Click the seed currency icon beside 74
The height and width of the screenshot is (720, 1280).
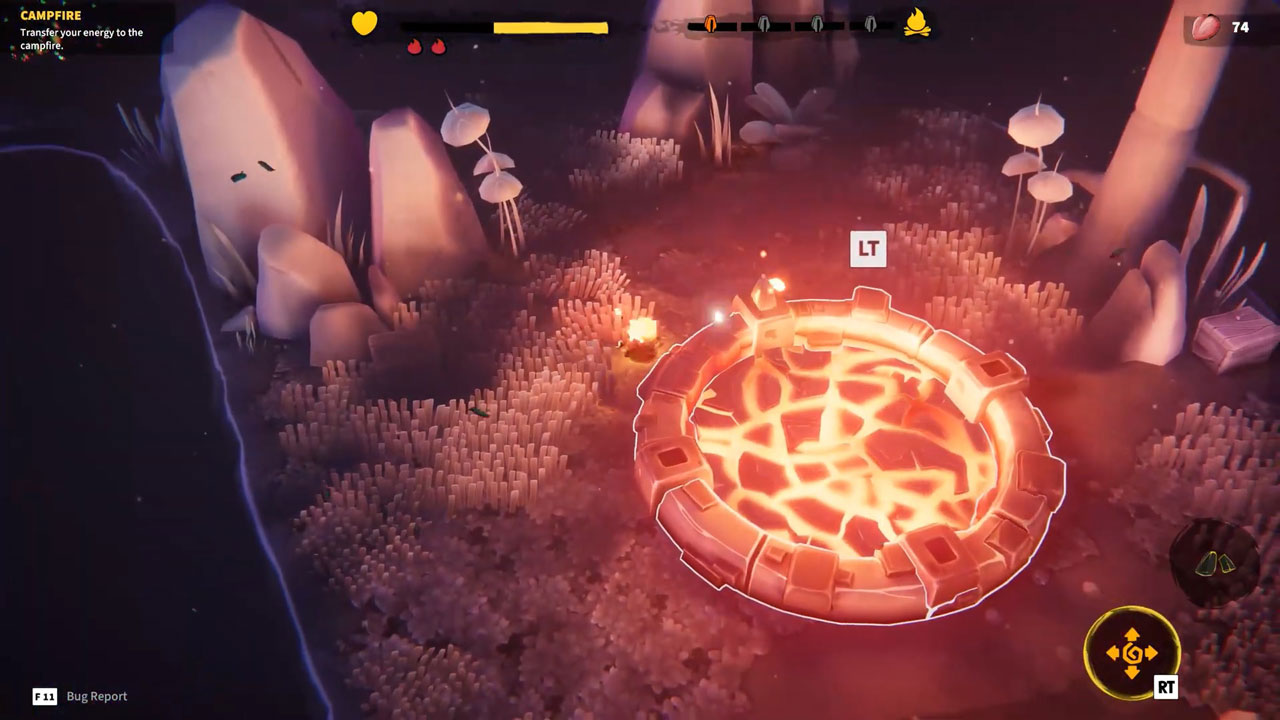coord(1208,26)
